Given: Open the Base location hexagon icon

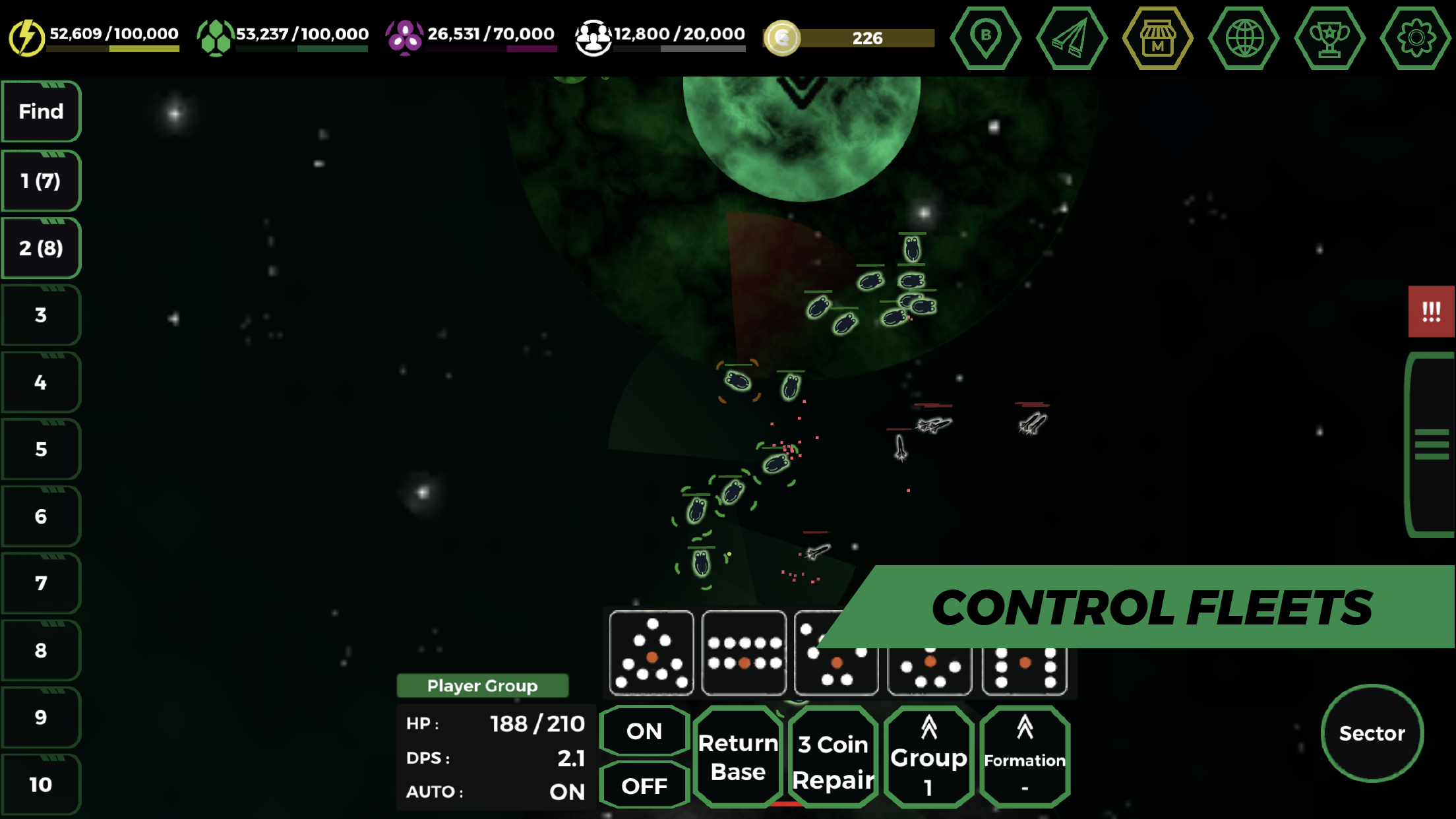Looking at the screenshot, I should click(x=985, y=38).
